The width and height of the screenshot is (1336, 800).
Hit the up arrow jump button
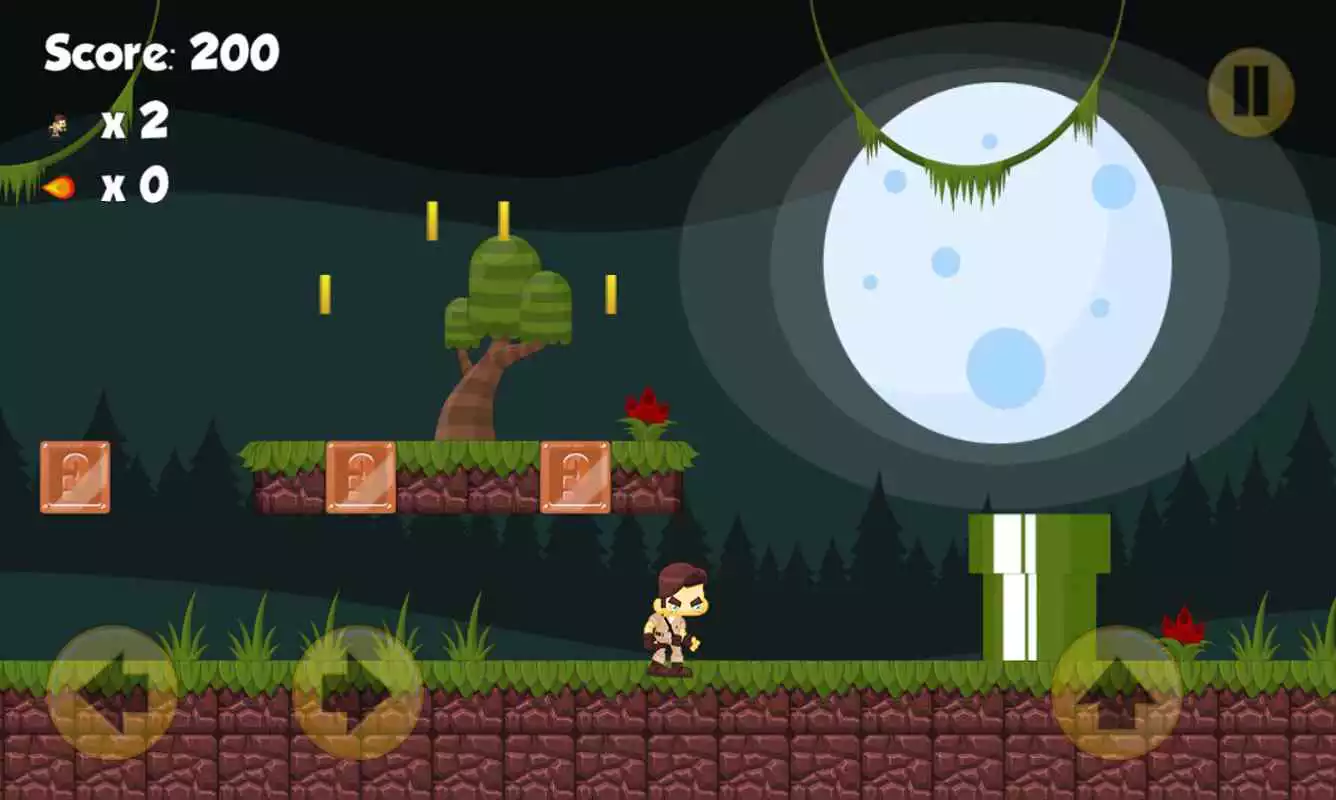click(x=1116, y=692)
